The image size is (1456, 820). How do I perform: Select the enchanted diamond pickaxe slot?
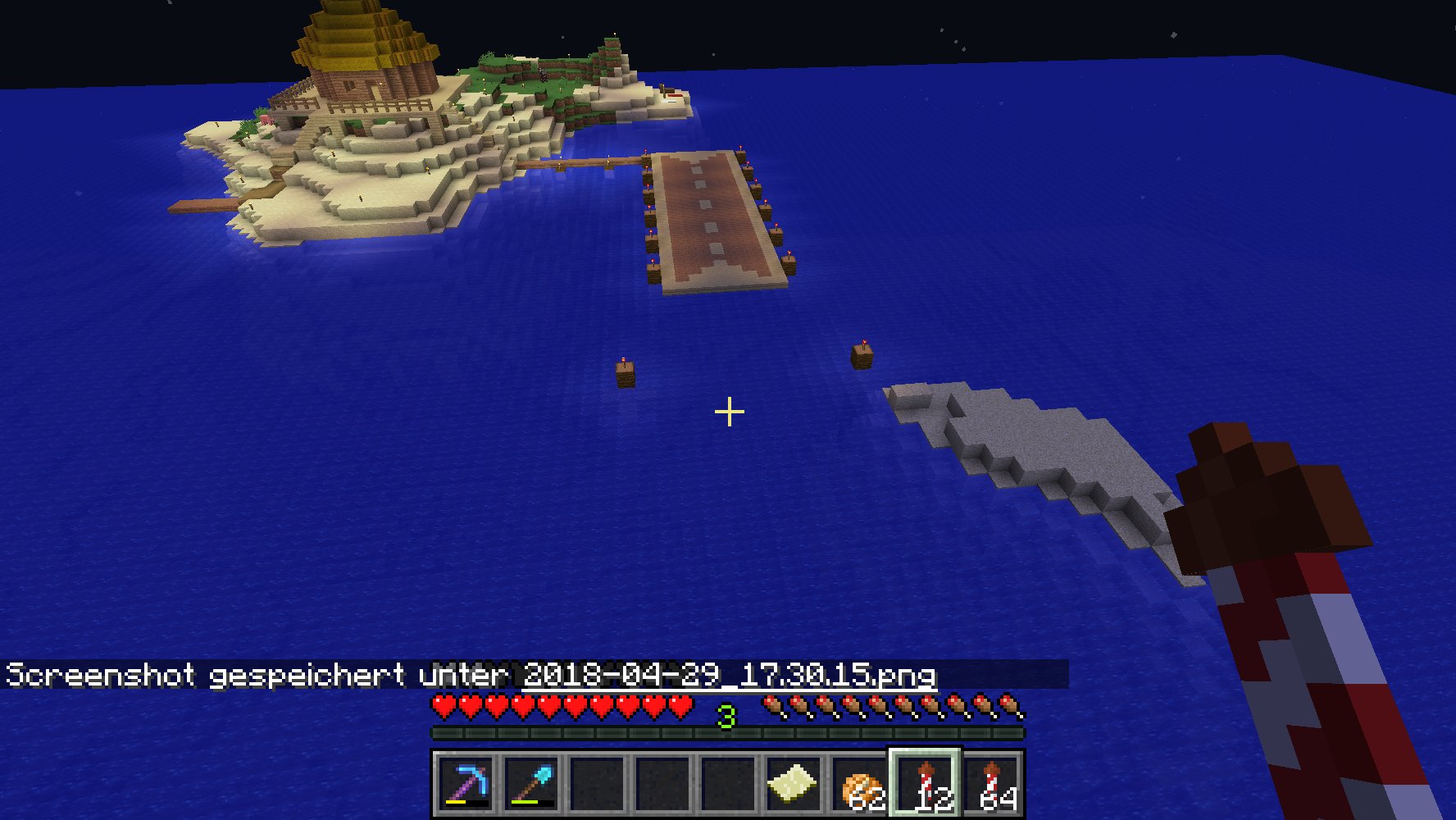pyautogui.click(x=466, y=784)
